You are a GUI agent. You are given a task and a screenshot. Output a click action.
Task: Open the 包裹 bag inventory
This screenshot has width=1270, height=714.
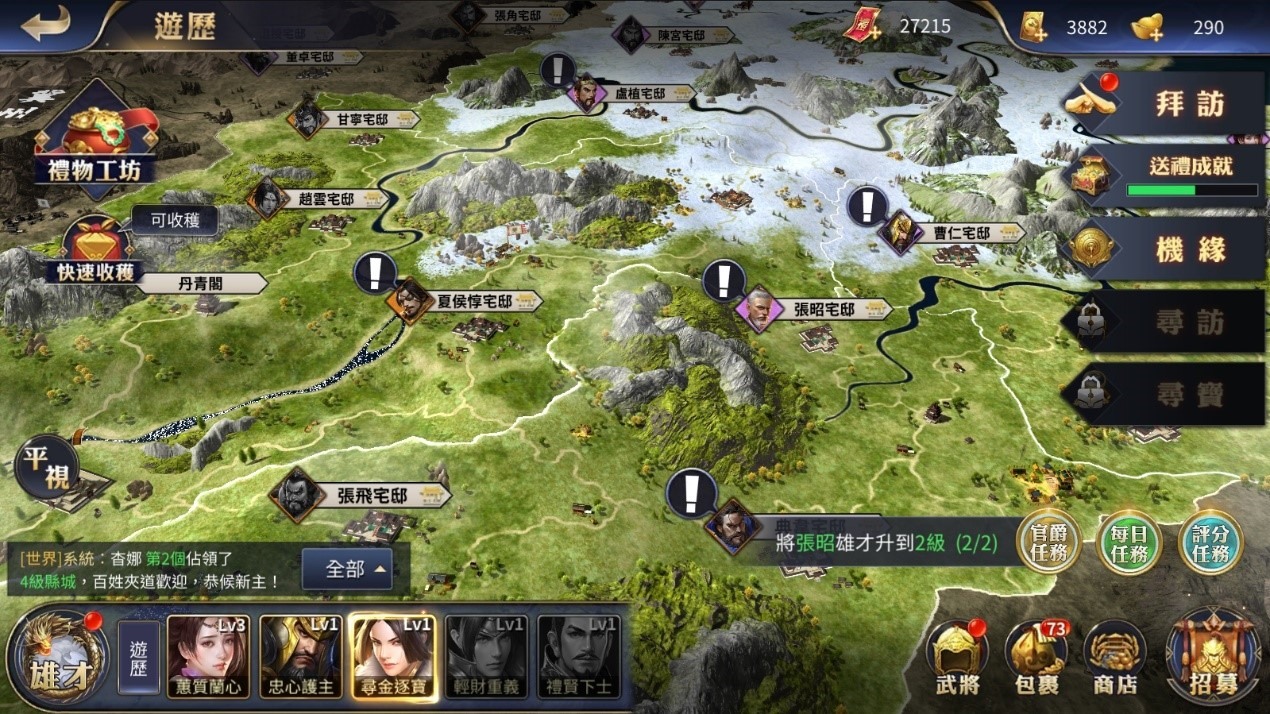pos(1036,658)
